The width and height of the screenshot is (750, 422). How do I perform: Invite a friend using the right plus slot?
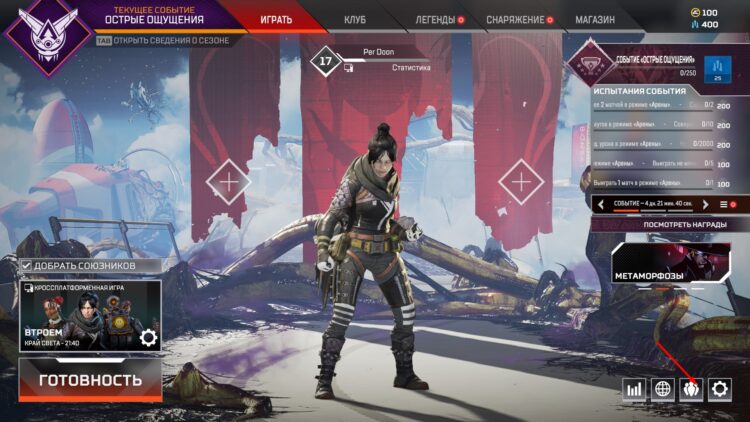click(520, 182)
